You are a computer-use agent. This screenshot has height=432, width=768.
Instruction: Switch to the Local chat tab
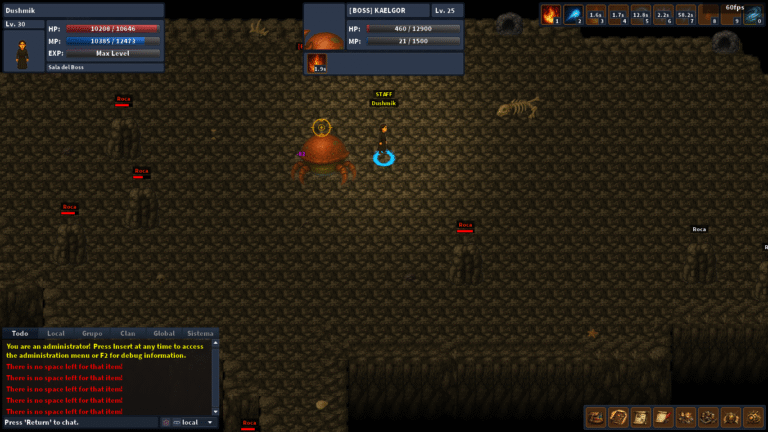pyautogui.click(x=56, y=333)
